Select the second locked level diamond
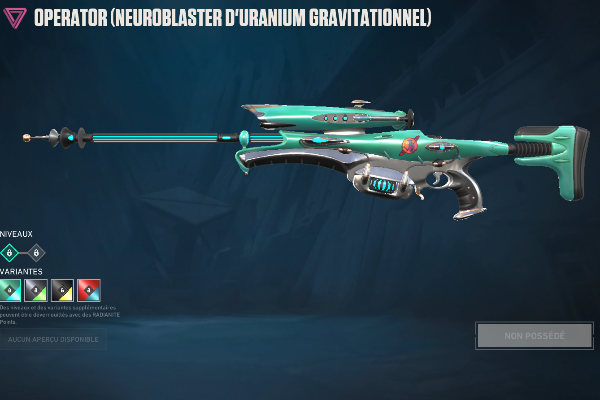The width and height of the screenshot is (600, 400). (36, 253)
